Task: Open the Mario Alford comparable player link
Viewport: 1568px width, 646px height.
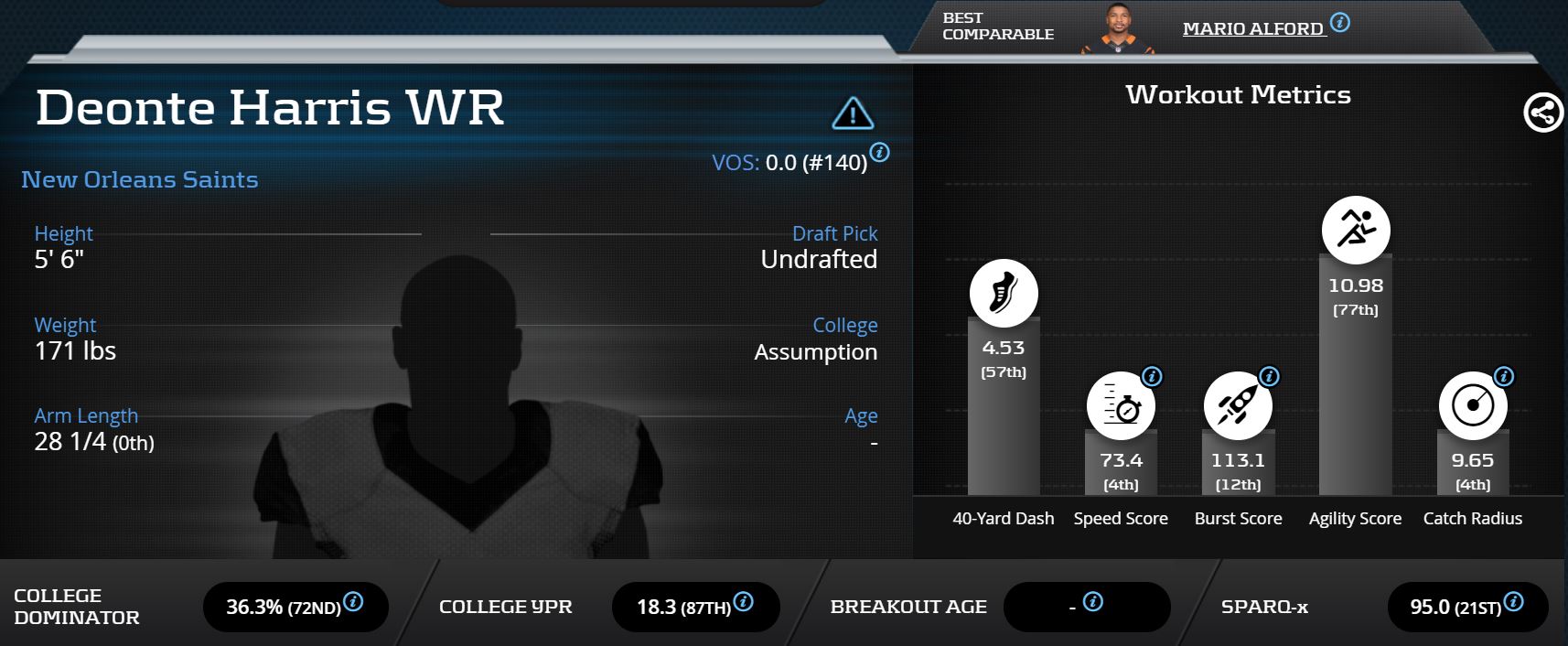Action: [1252, 29]
